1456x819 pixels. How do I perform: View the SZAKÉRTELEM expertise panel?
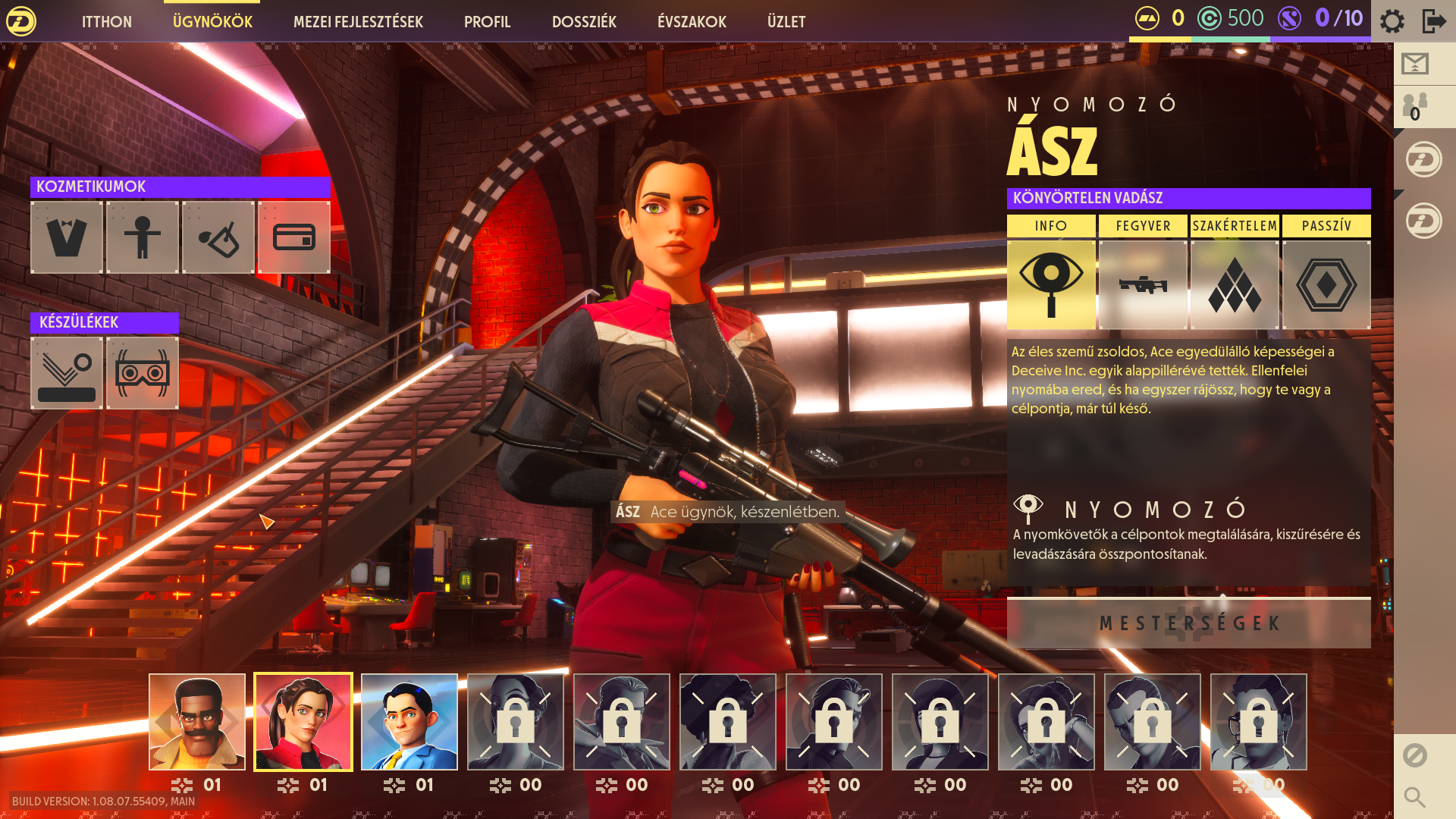pos(1235,284)
